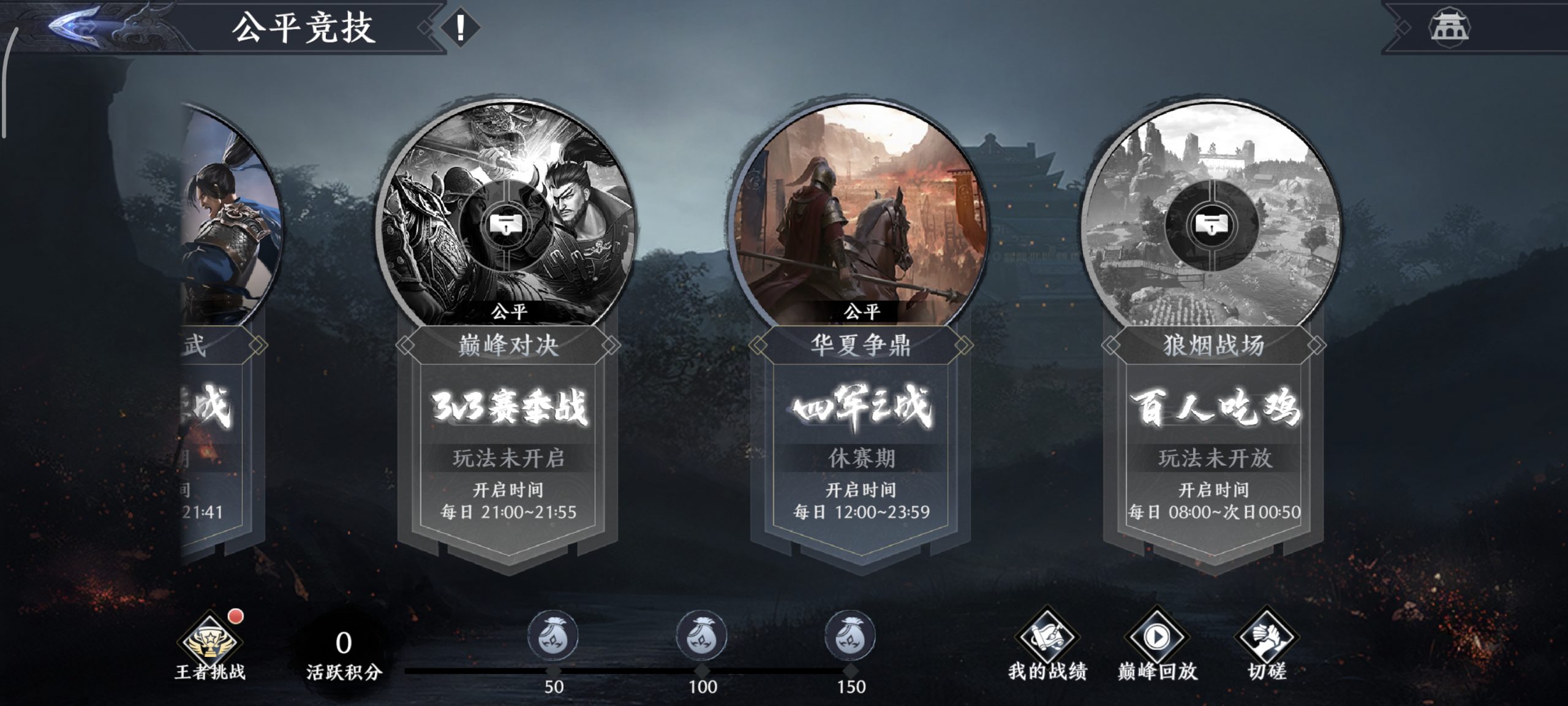The height and width of the screenshot is (706, 1568).
Task: Open the exclamation mark info button
Action: (460, 28)
